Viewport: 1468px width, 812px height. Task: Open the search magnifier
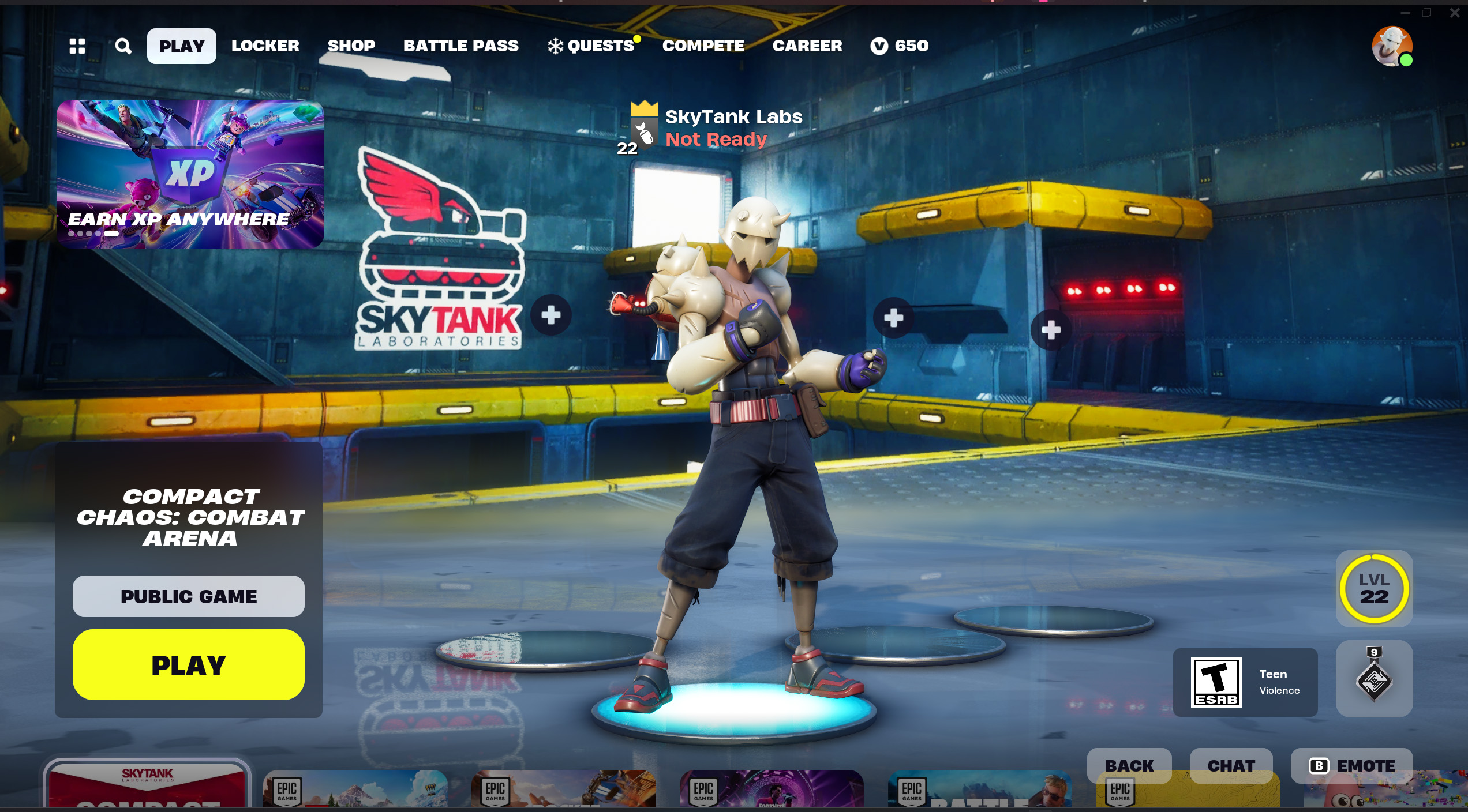coord(123,46)
